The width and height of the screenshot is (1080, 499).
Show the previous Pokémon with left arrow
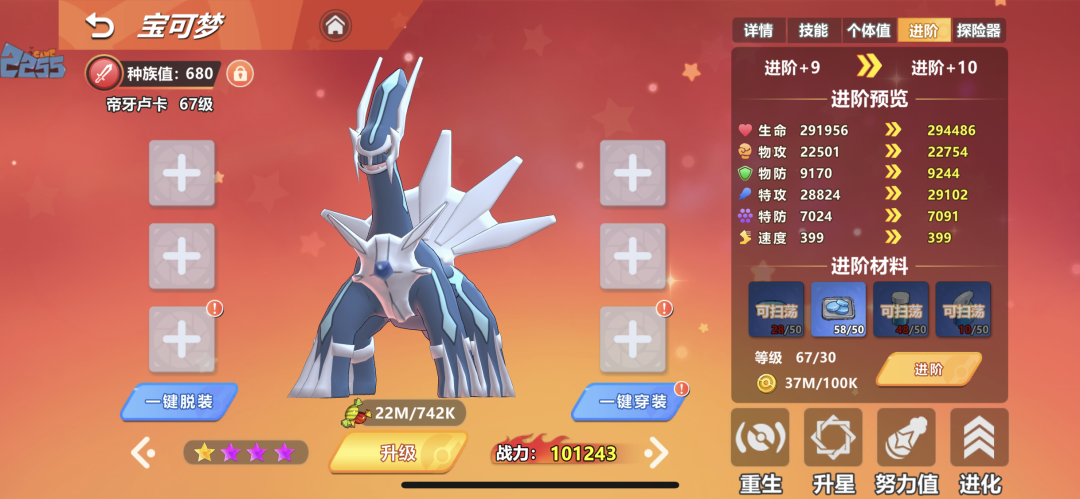142,453
